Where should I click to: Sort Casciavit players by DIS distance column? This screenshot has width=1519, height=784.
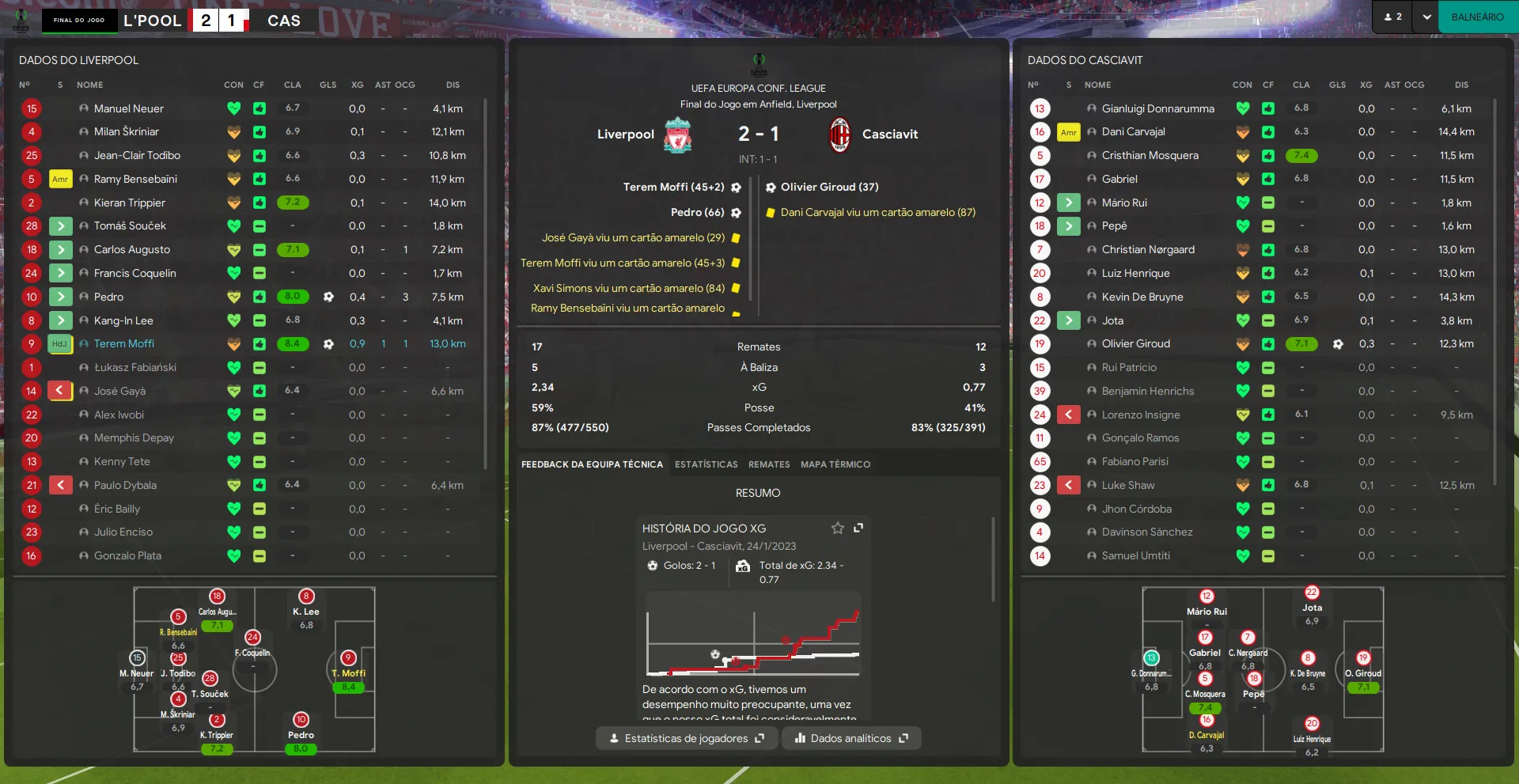coord(1461,85)
